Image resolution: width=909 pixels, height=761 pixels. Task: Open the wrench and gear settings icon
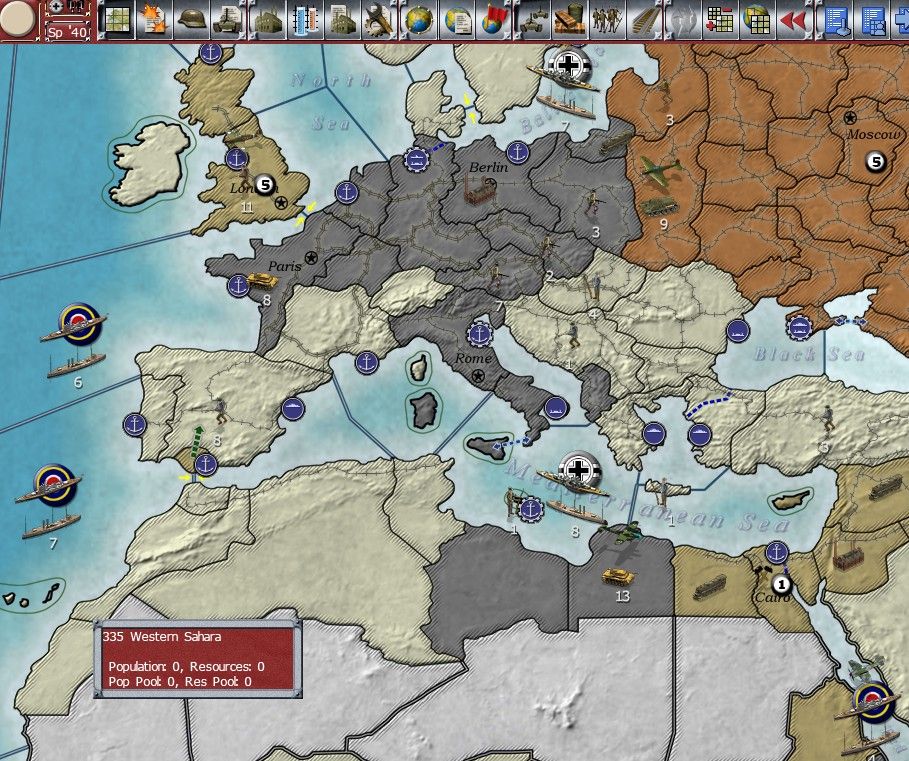380,19
